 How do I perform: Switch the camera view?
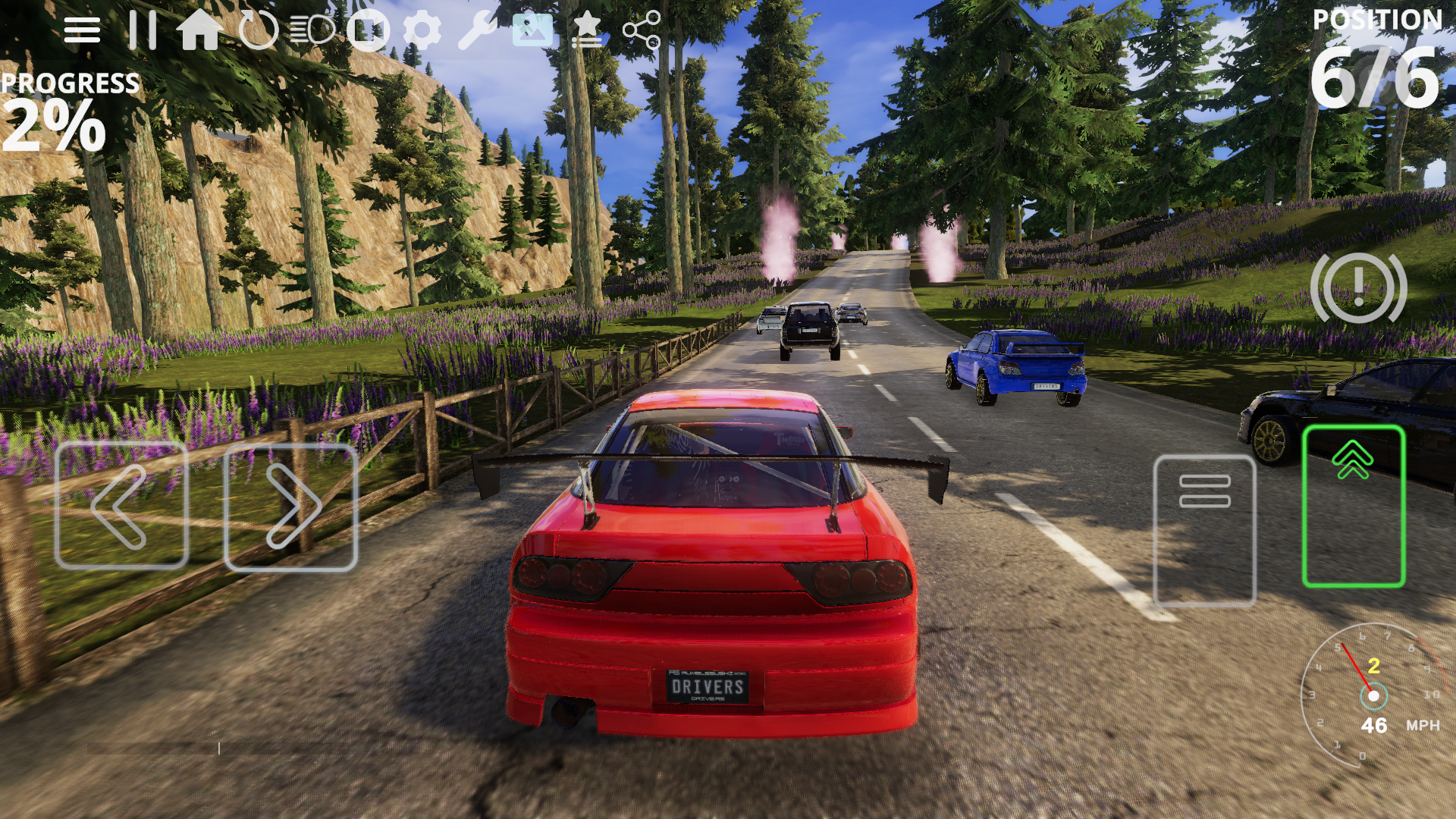coord(368,30)
